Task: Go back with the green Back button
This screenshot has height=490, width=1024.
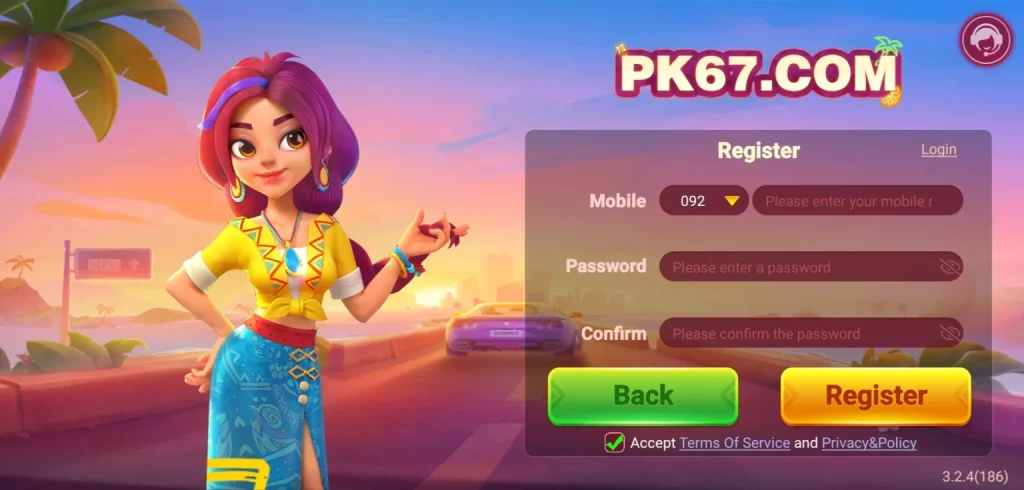Action: click(642, 396)
